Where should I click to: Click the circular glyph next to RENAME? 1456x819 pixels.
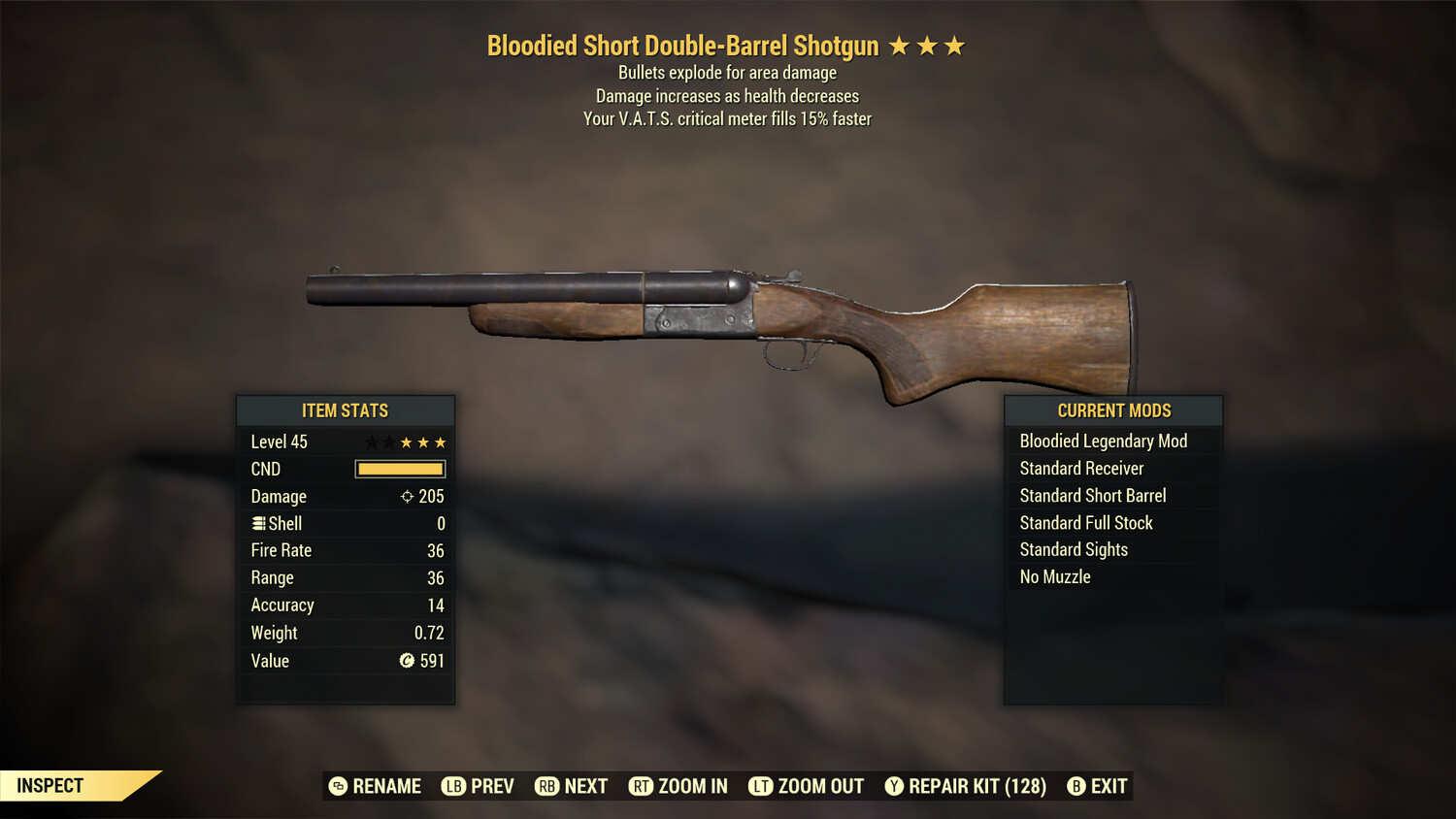337,786
